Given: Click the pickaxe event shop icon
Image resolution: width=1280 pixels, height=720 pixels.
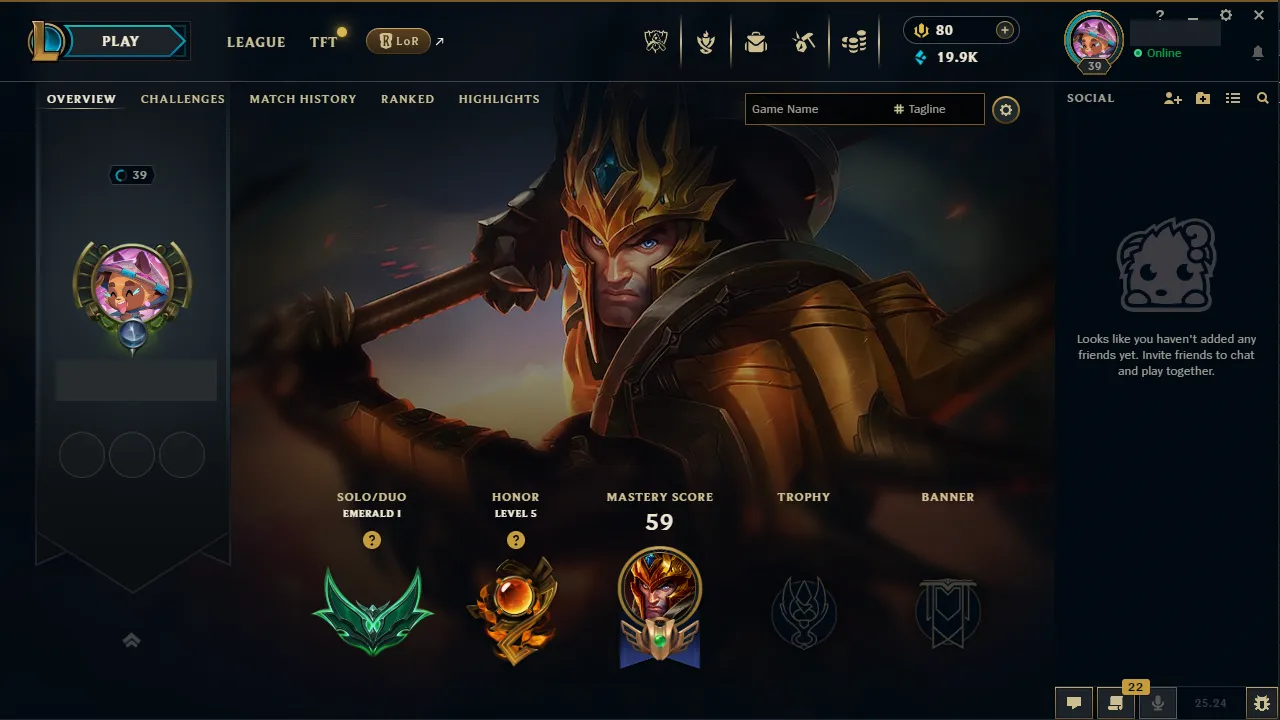Looking at the screenshot, I should 805,41.
